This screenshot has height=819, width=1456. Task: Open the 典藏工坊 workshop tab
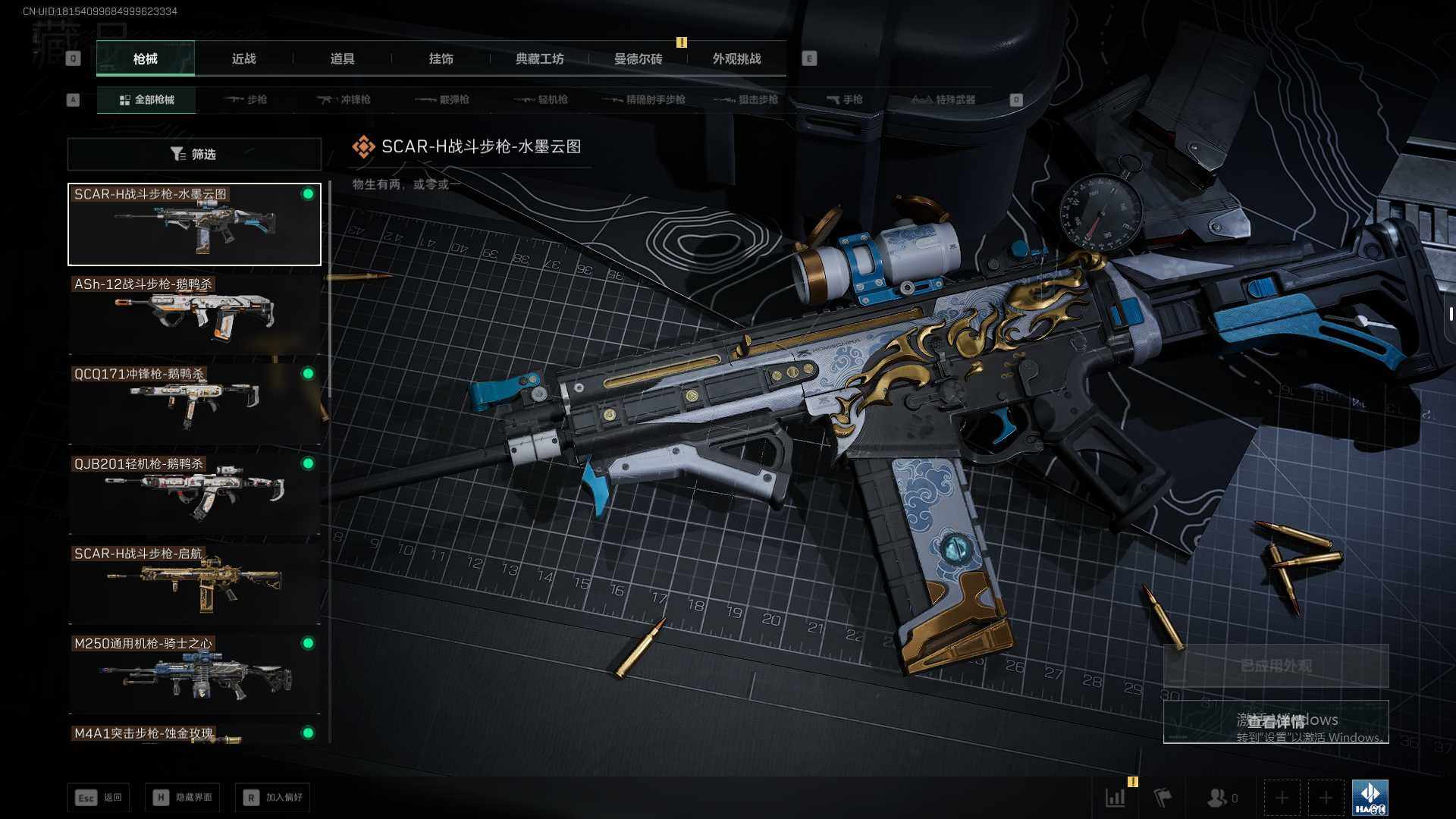pyautogui.click(x=539, y=58)
